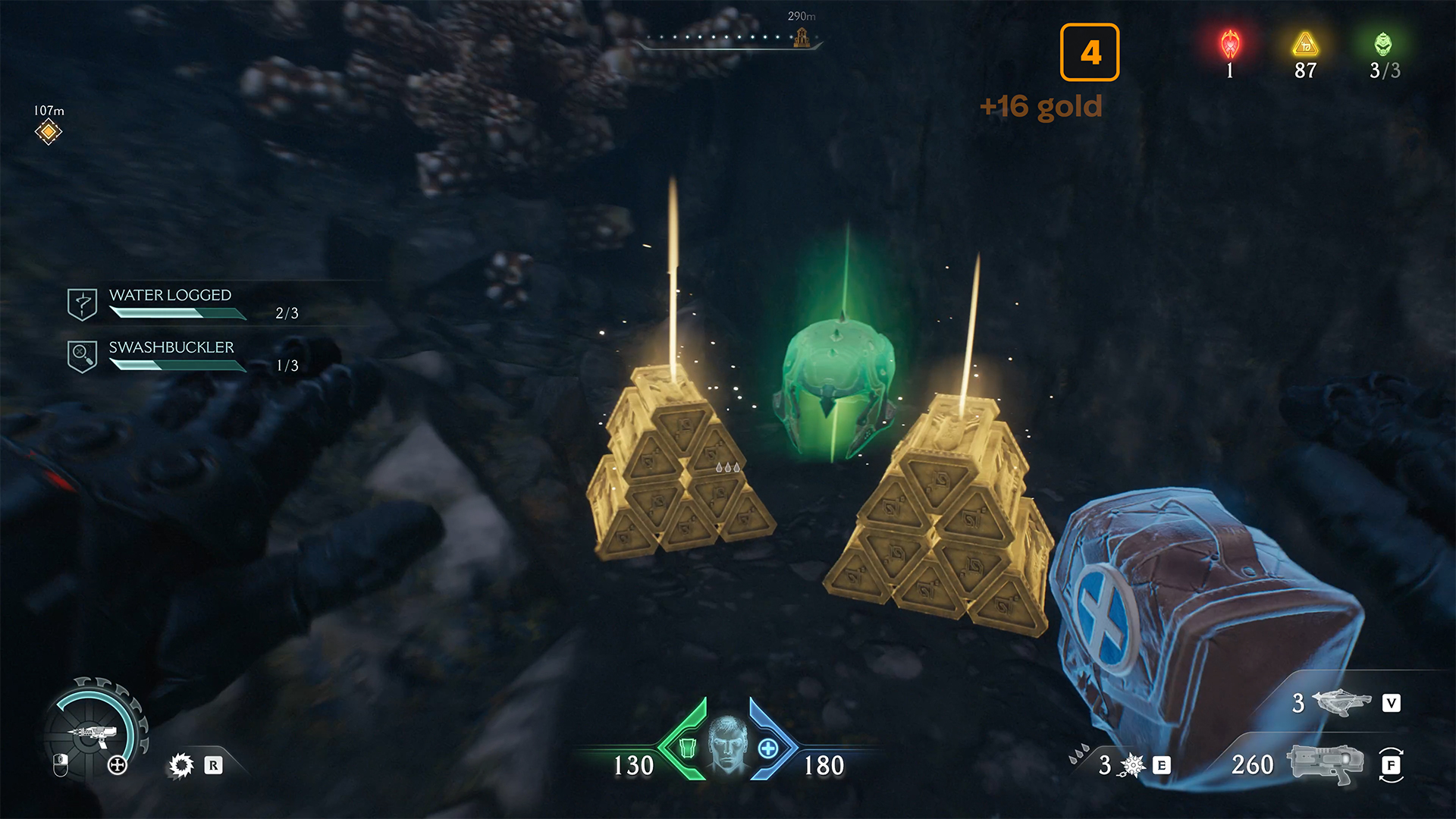This screenshot has height=819, width=1456.
Task: Click the yellow gold currency icon
Action: point(1305,45)
